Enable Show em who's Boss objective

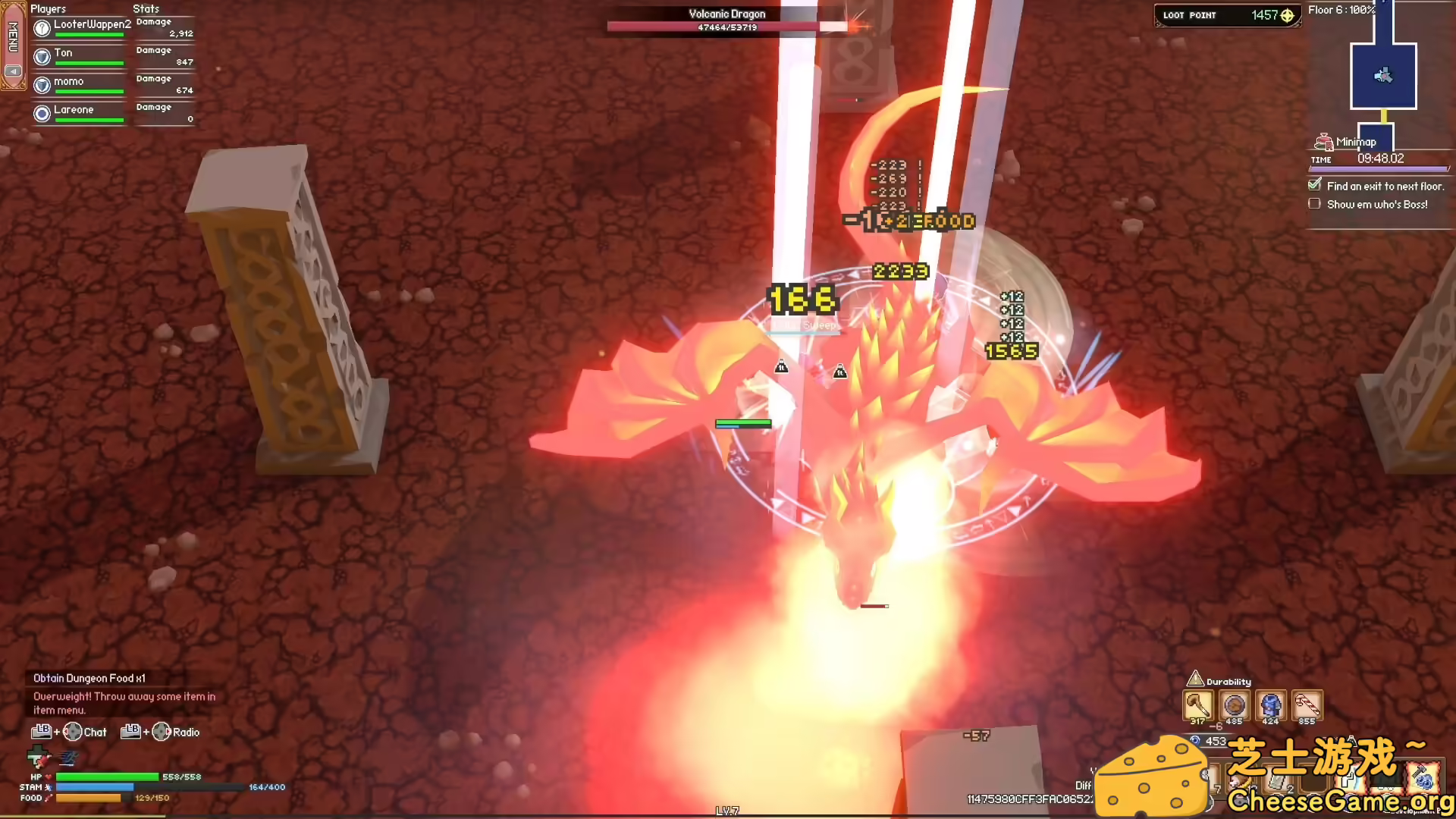point(1314,203)
